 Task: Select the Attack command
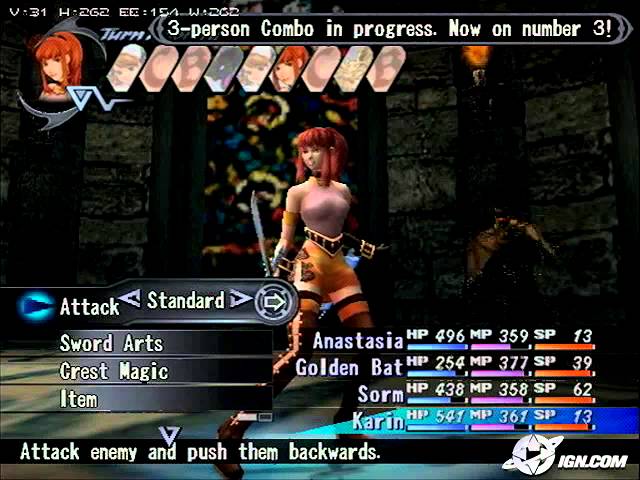coord(89,307)
